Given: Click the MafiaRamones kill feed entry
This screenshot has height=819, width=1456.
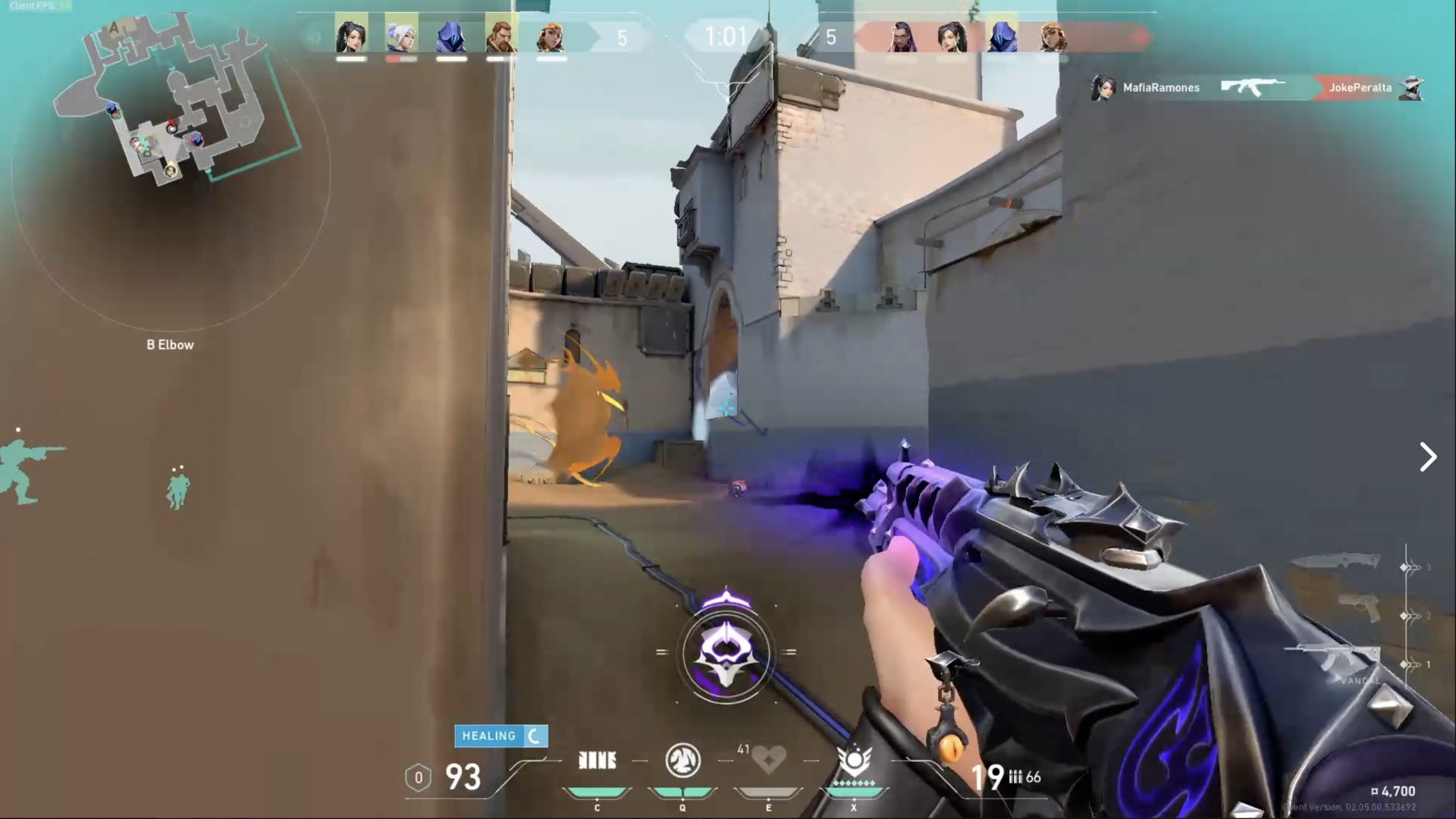Looking at the screenshot, I should [1160, 88].
